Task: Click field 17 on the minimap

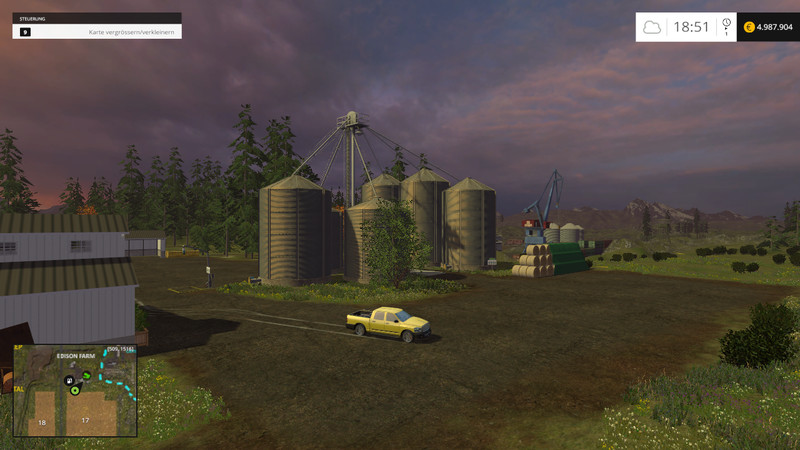Action: click(85, 419)
